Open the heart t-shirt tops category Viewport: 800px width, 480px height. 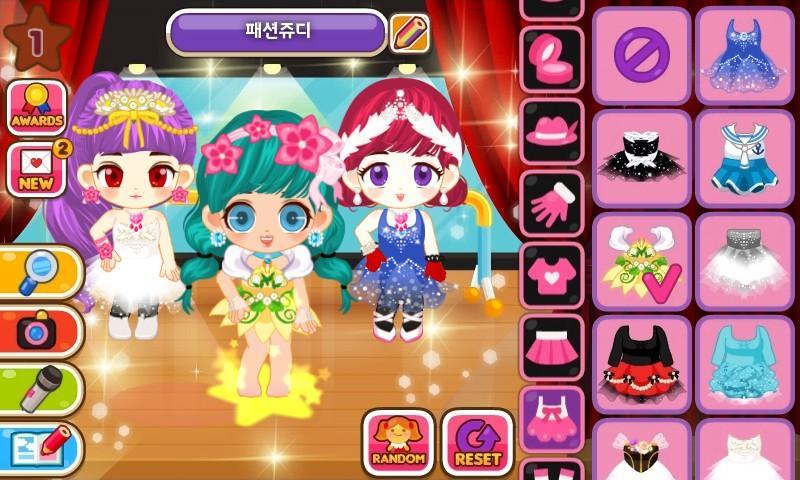coord(551,275)
